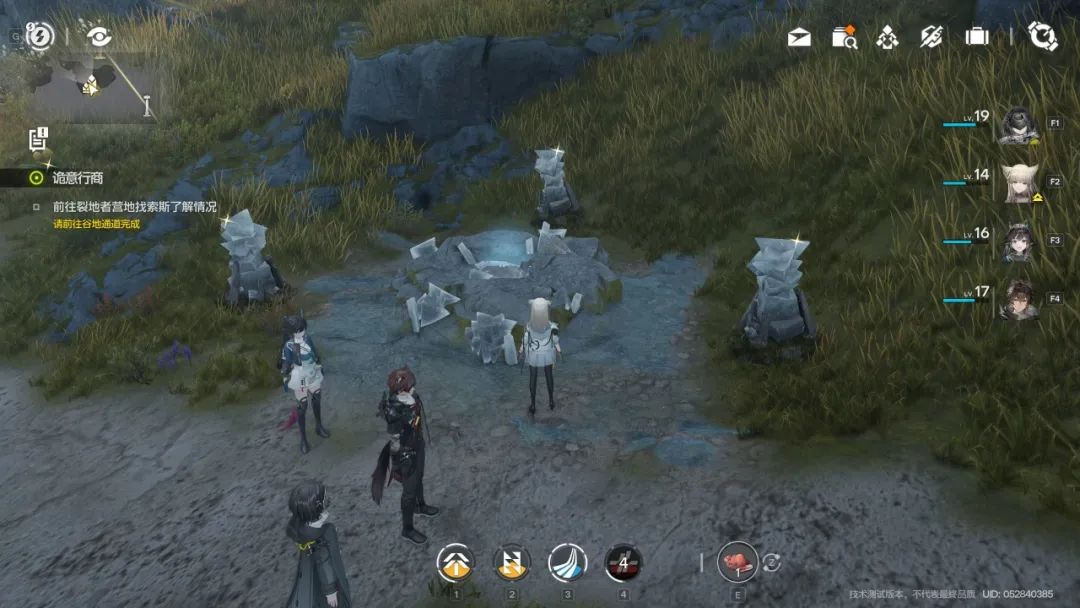
Task: Open the mail envelope icon
Action: [x=799, y=38]
